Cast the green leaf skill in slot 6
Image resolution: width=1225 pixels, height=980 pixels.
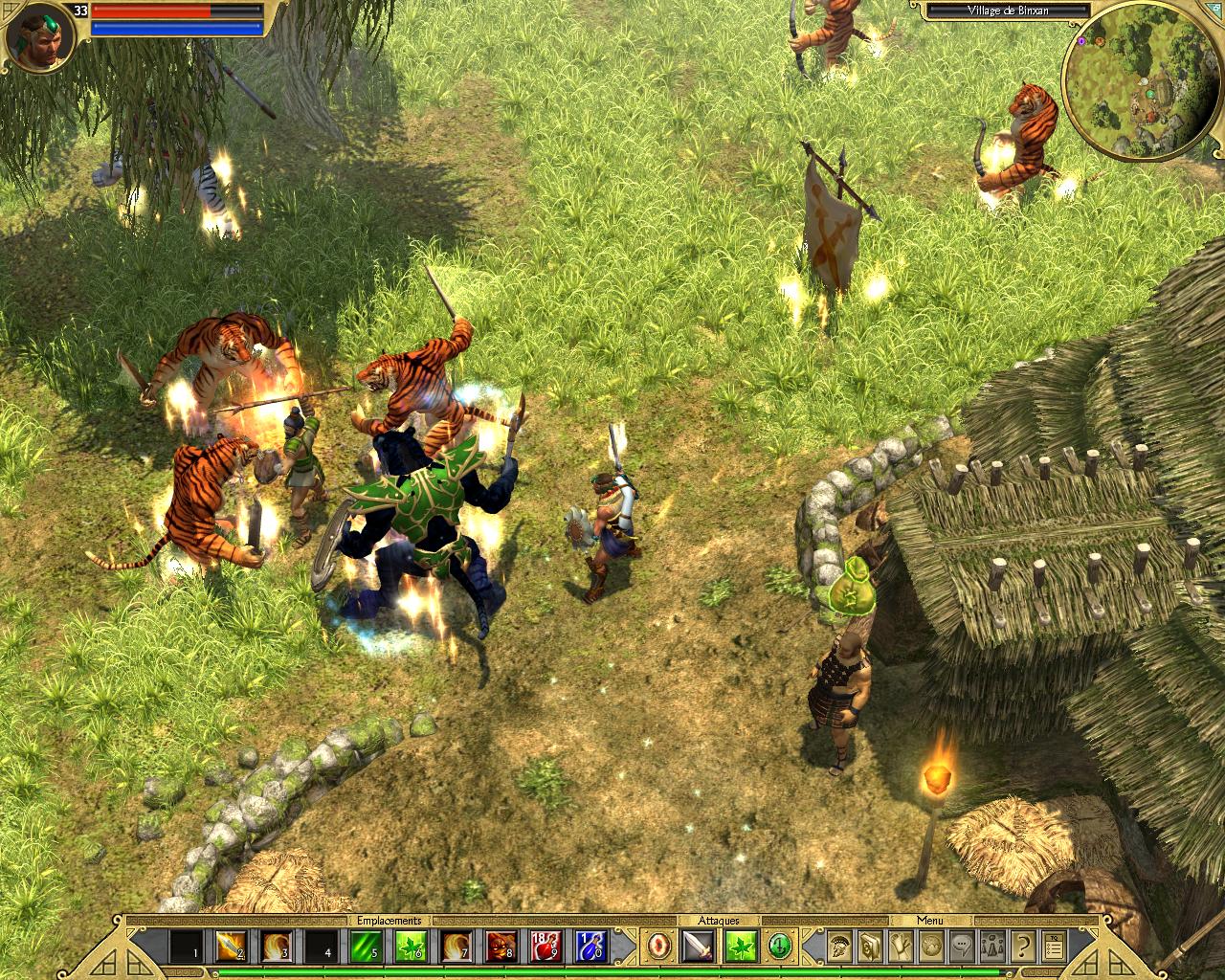[x=410, y=947]
